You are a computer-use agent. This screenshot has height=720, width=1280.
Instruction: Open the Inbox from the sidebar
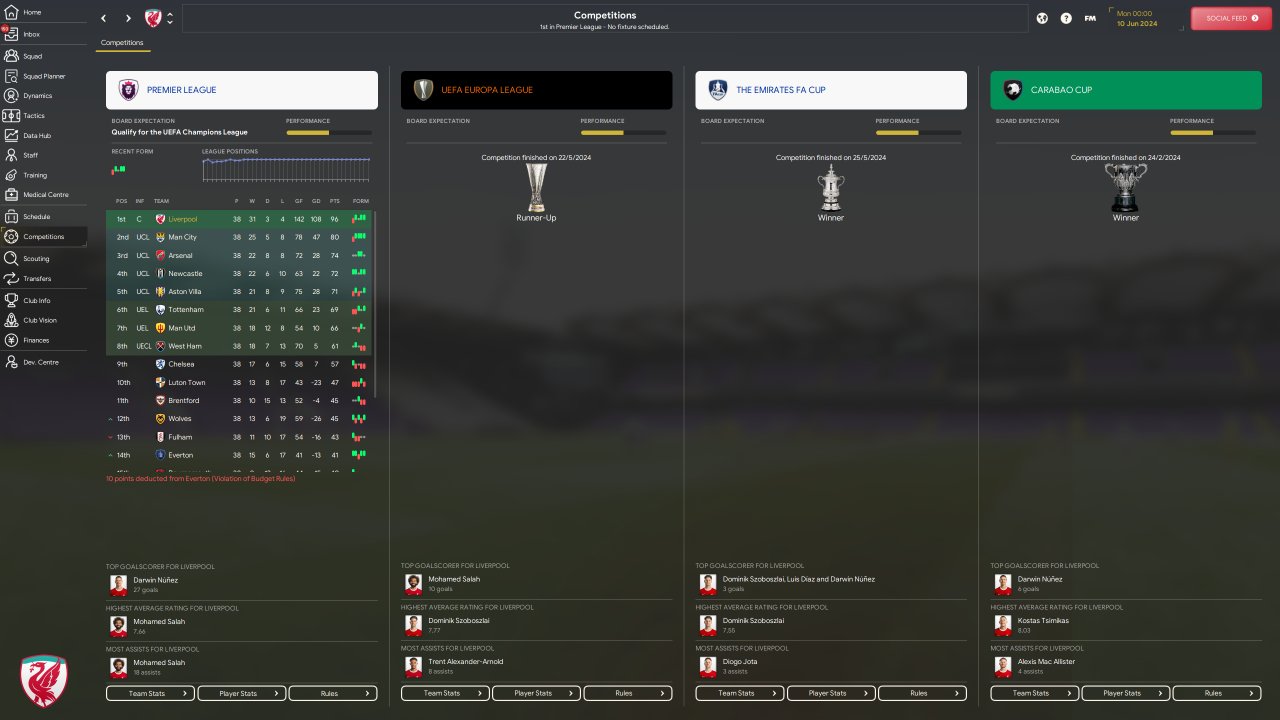pyautogui.click(x=31, y=34)
